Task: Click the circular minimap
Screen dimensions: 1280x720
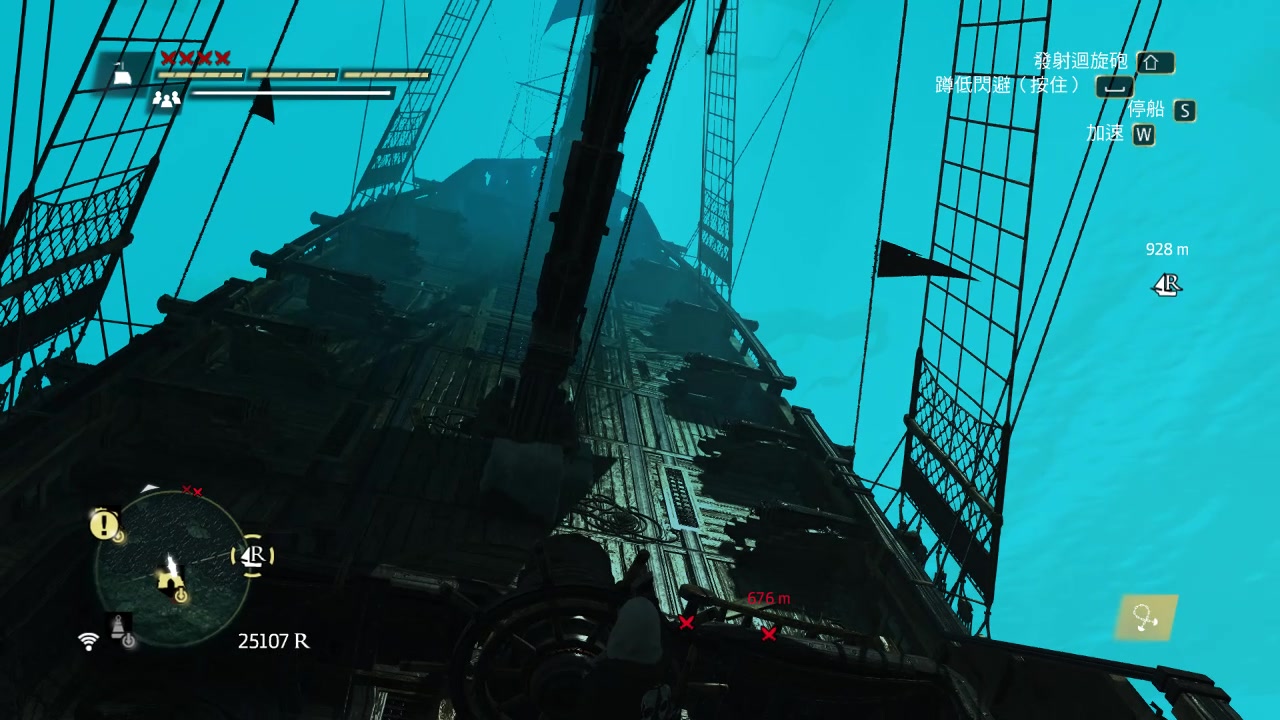Action: pos(172,566)
